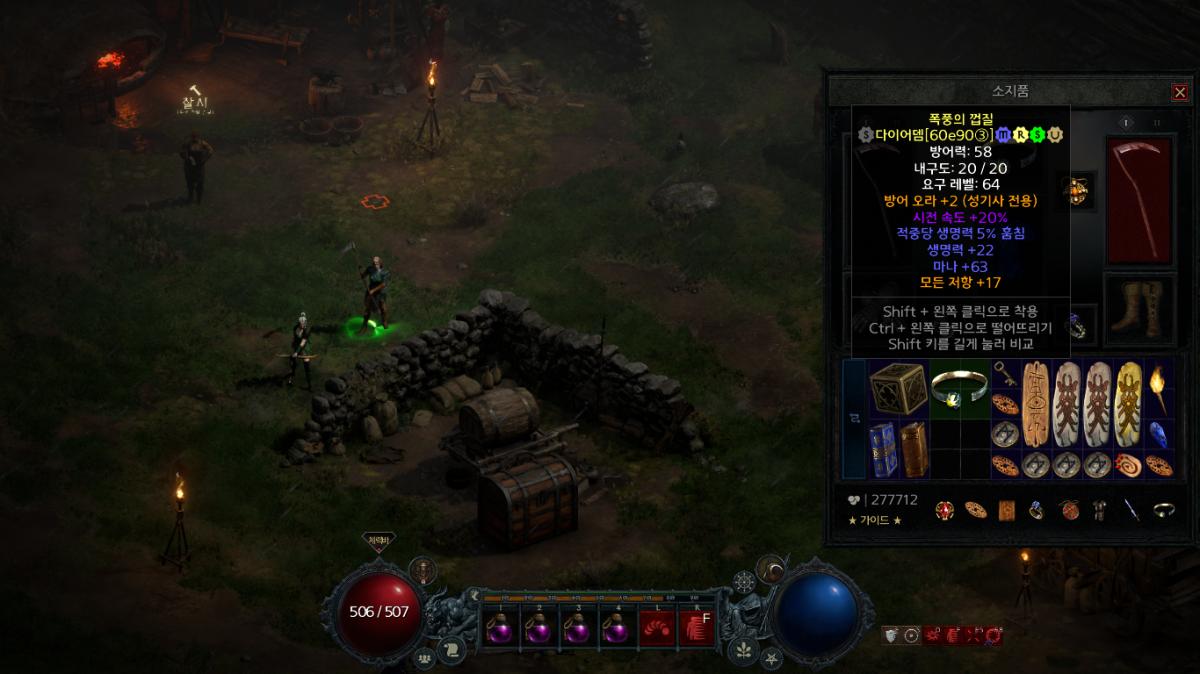Pick up the diadem circlet item

click(x=956, y=390)
